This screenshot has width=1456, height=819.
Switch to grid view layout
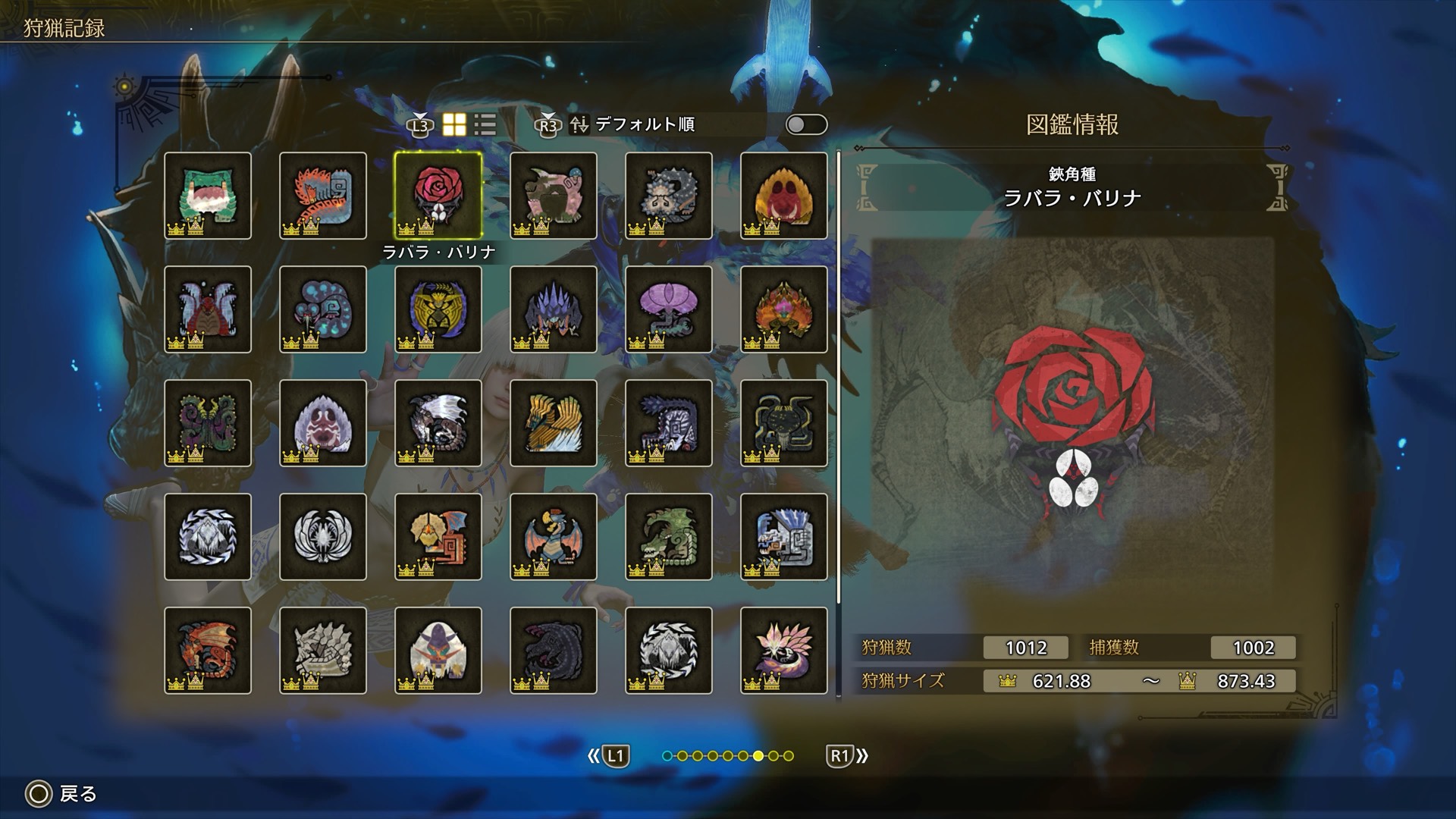454,125
